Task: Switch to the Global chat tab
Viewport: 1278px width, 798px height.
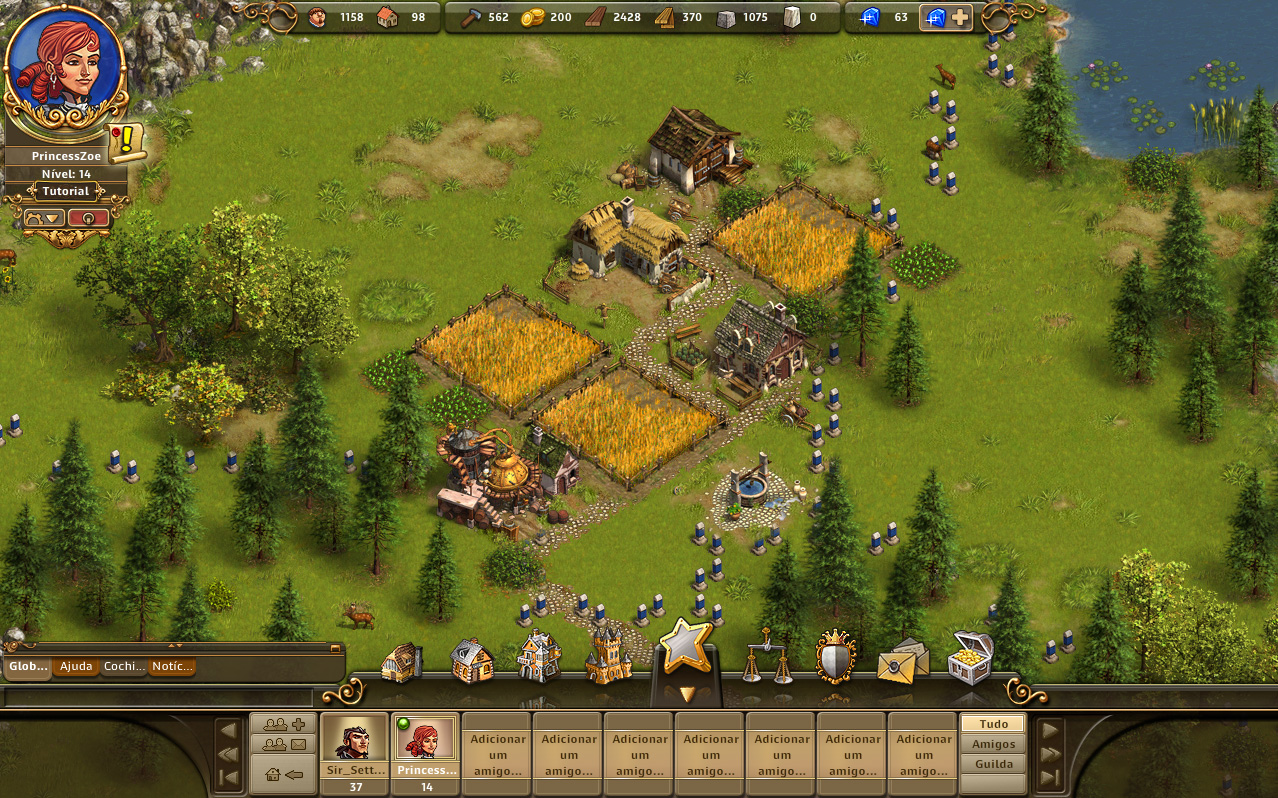Action: (27, 666)
